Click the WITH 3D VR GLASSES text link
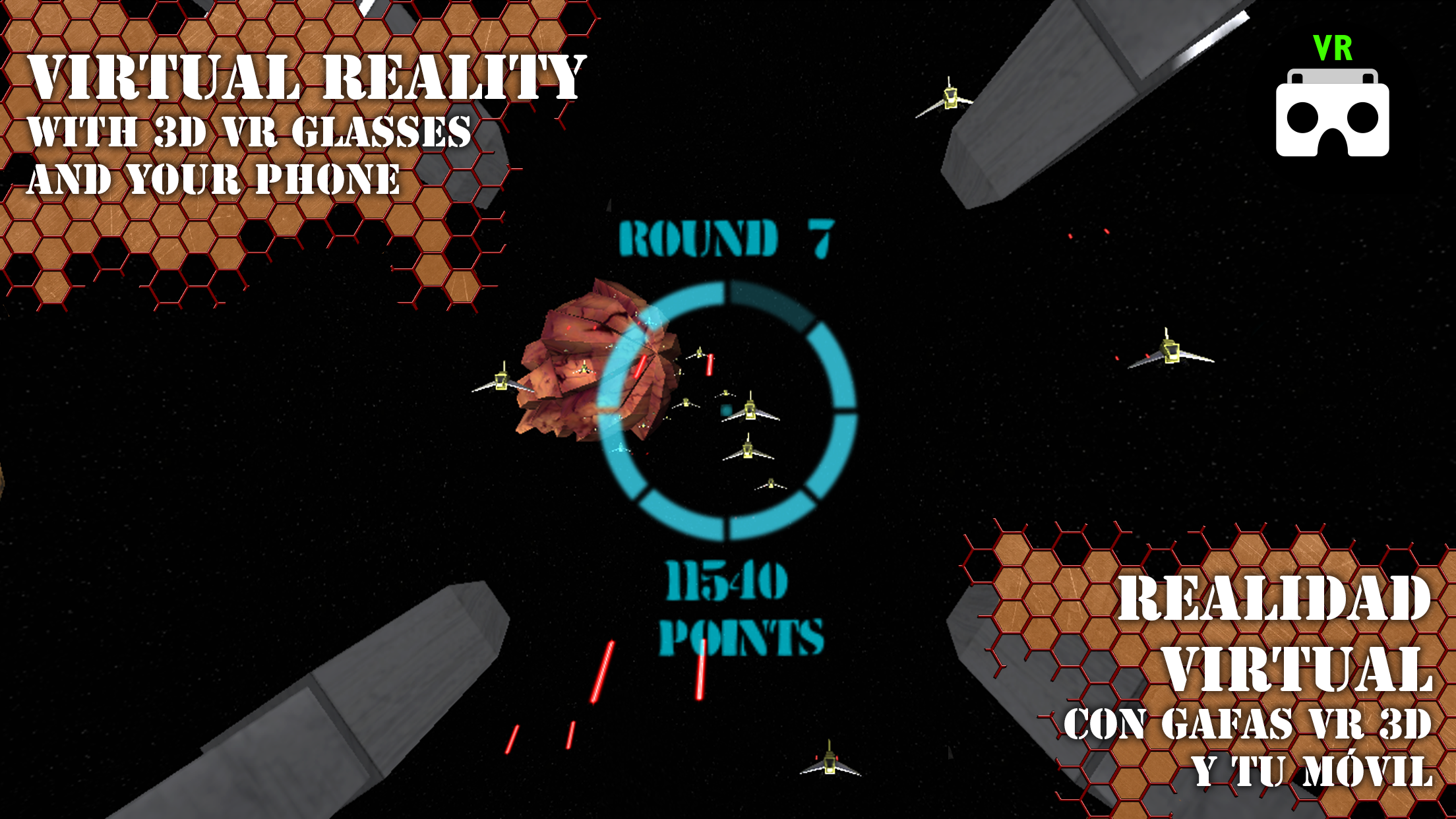Viewport: 1456px width, 819px height. 257,133
